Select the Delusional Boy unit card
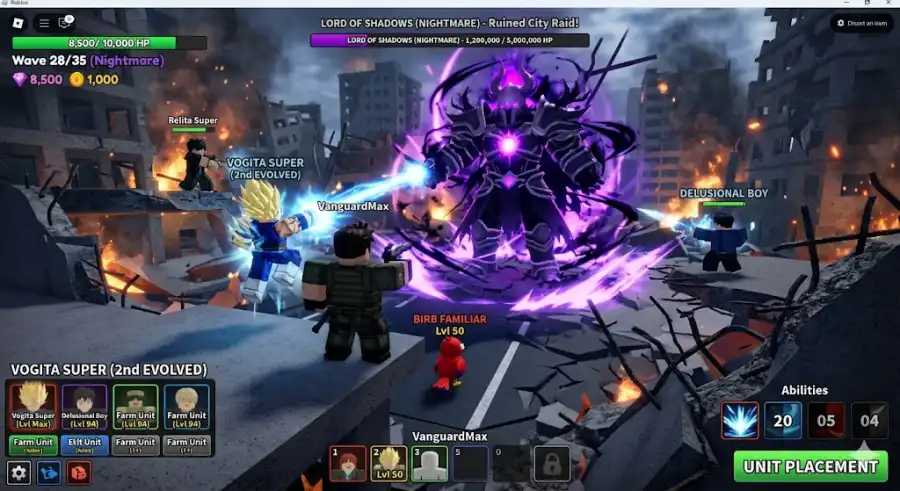 (x=84, y=405)
